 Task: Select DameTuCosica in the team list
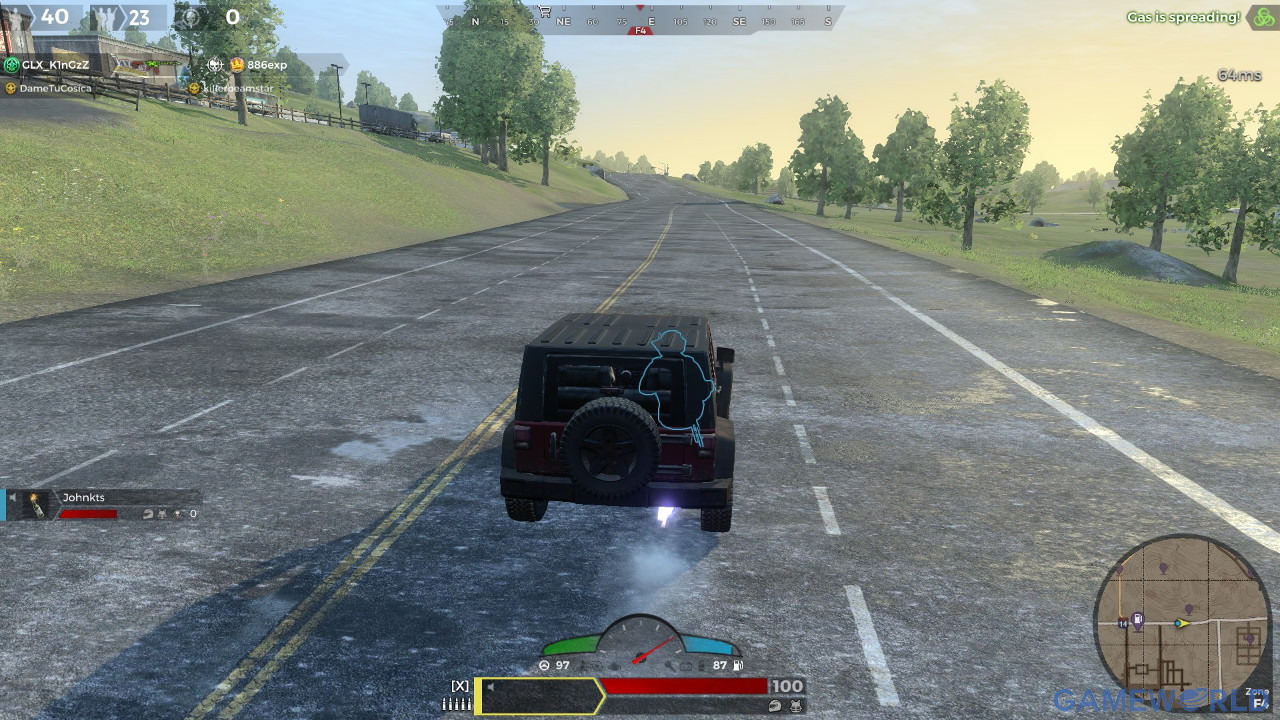[55, 88]
